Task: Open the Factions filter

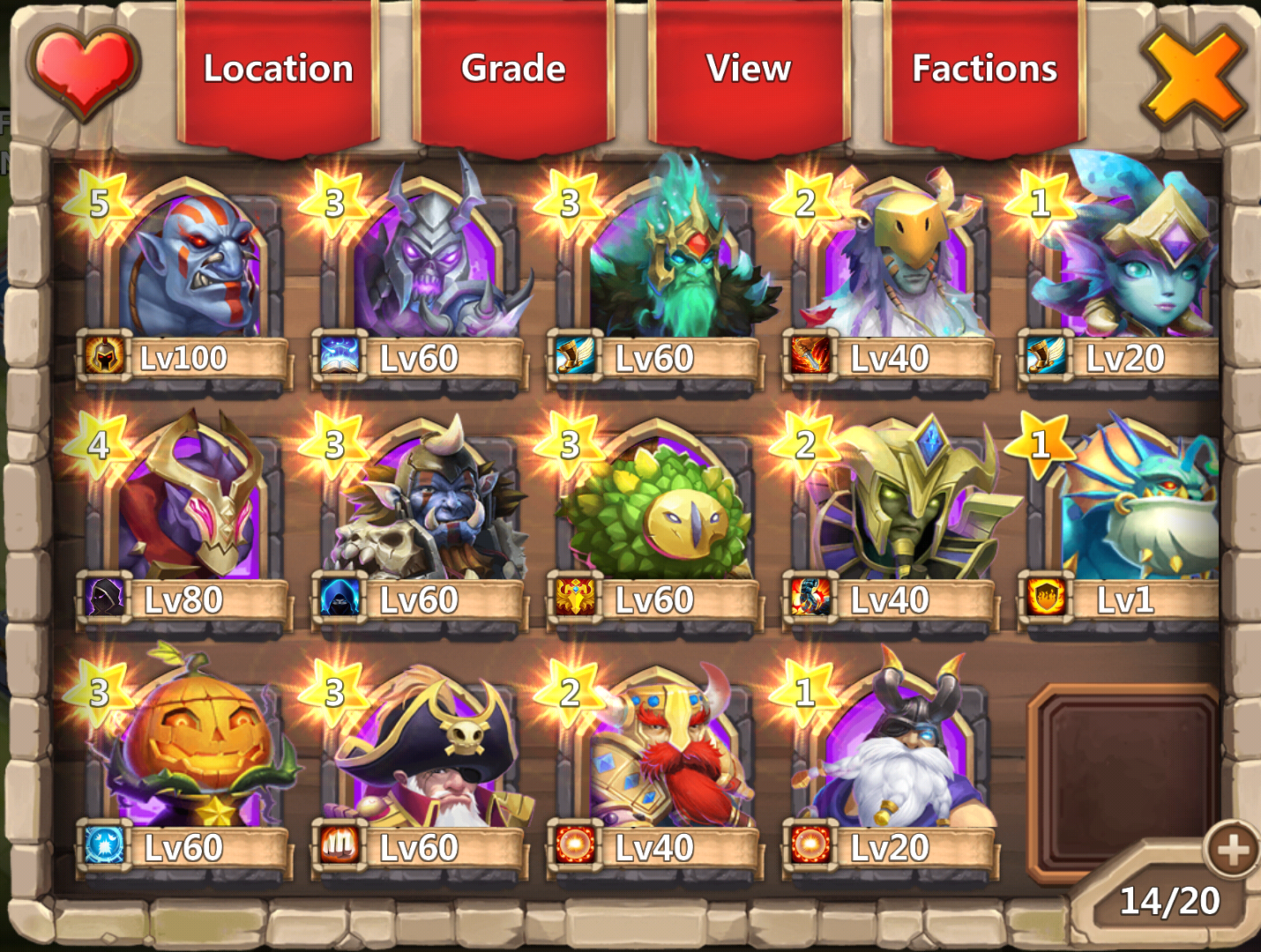Action: click(x=984, y=71)
